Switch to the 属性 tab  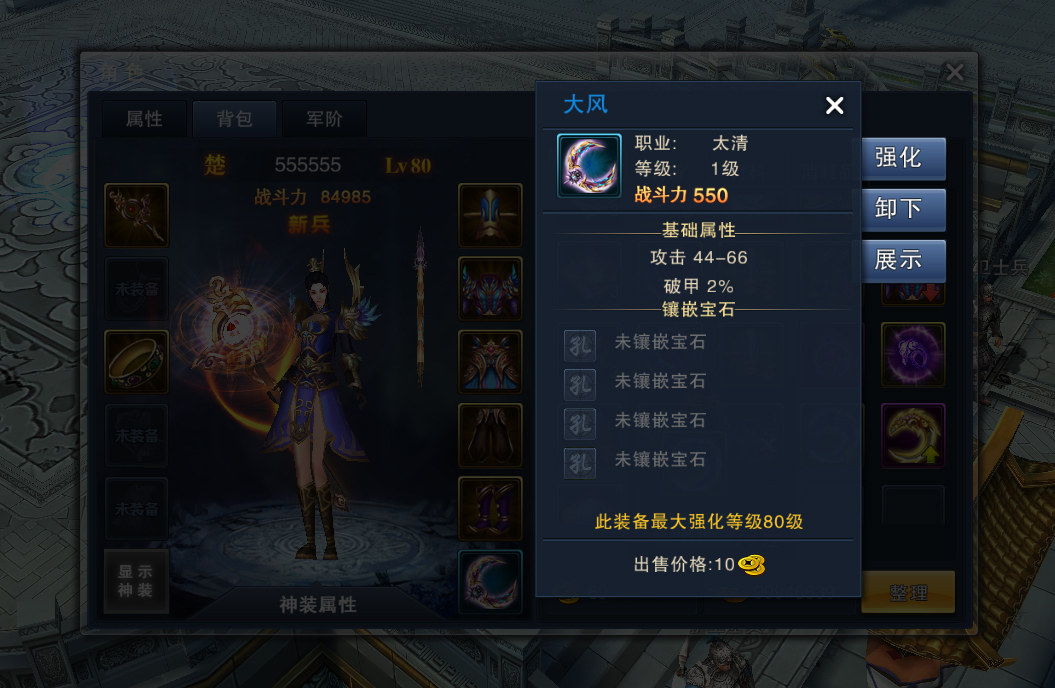tap(144, 119)
